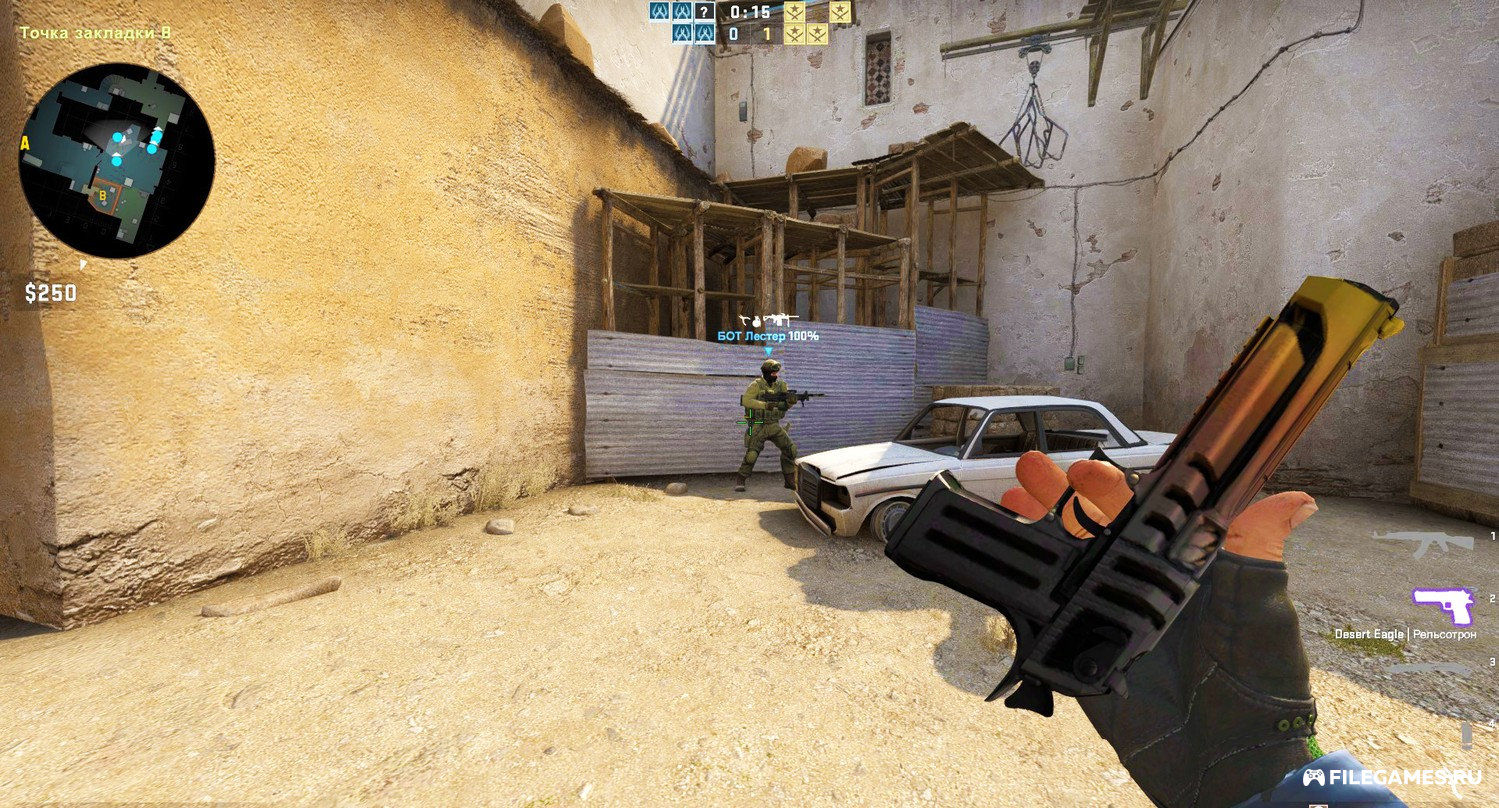Image resolution: width=1499 pixels, height=808 pixels.
Task: Click the question mark player avatar
Action: click(x=705, y=12)
